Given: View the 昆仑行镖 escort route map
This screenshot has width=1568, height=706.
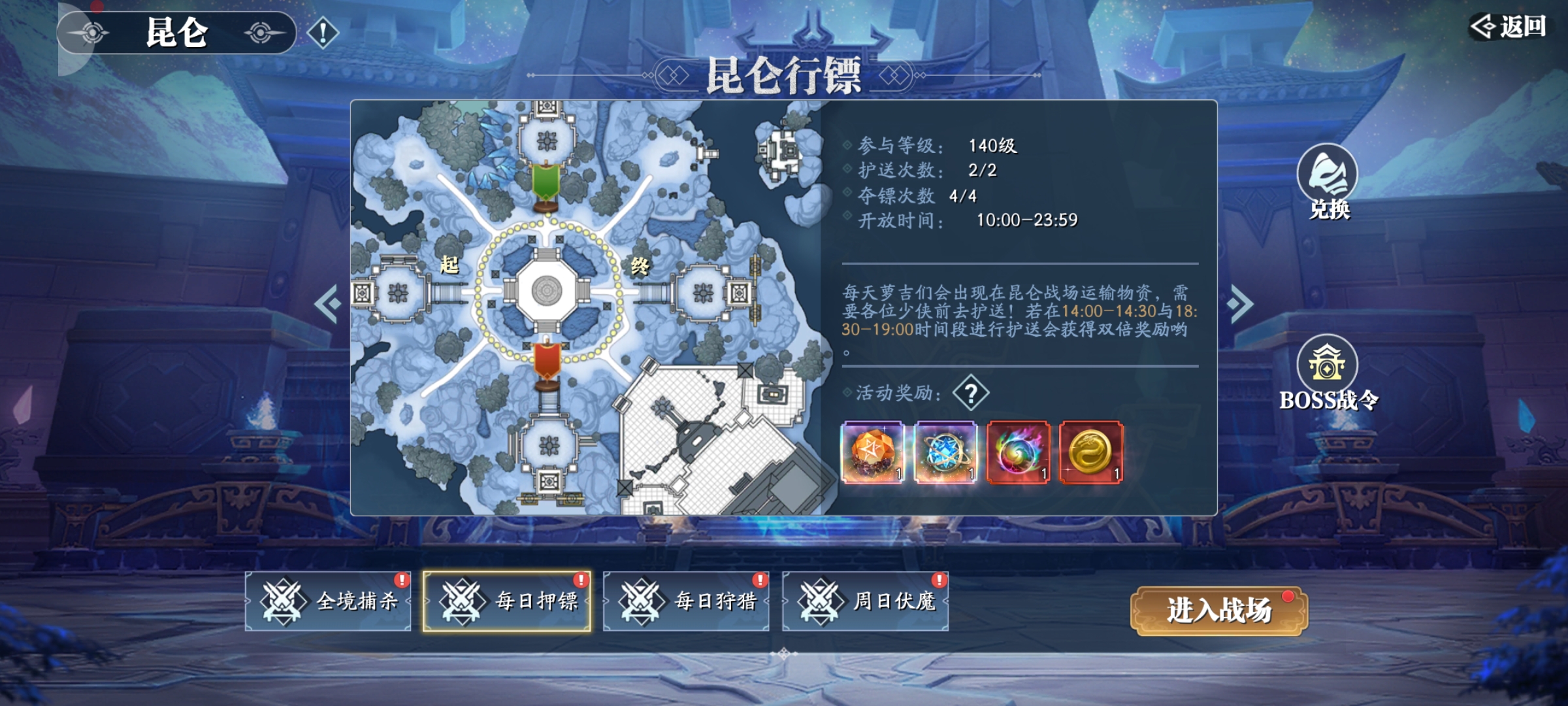Looking at the screenshot, I should [585, 307].
